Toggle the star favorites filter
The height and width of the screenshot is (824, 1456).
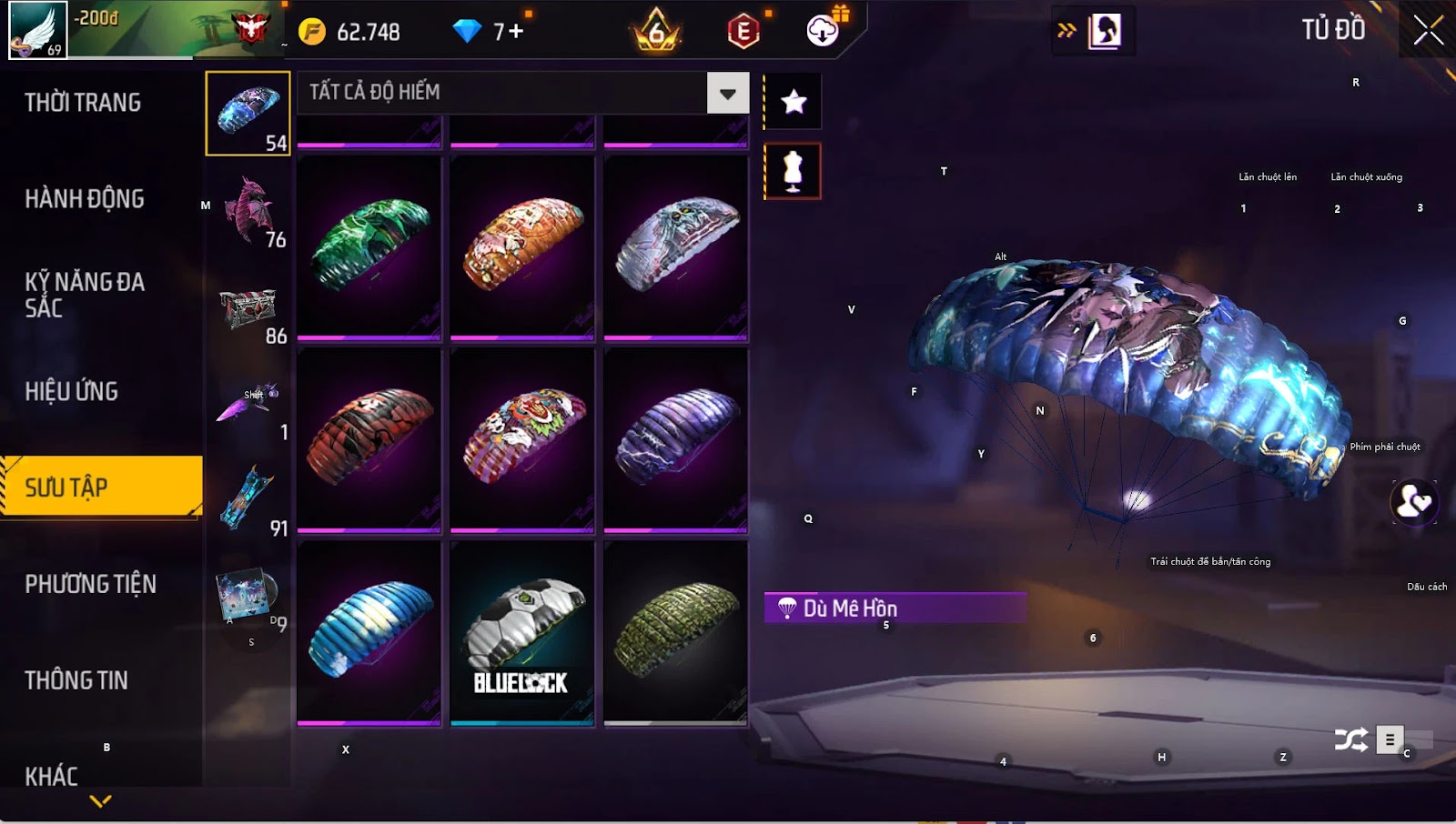coord(794,102)
